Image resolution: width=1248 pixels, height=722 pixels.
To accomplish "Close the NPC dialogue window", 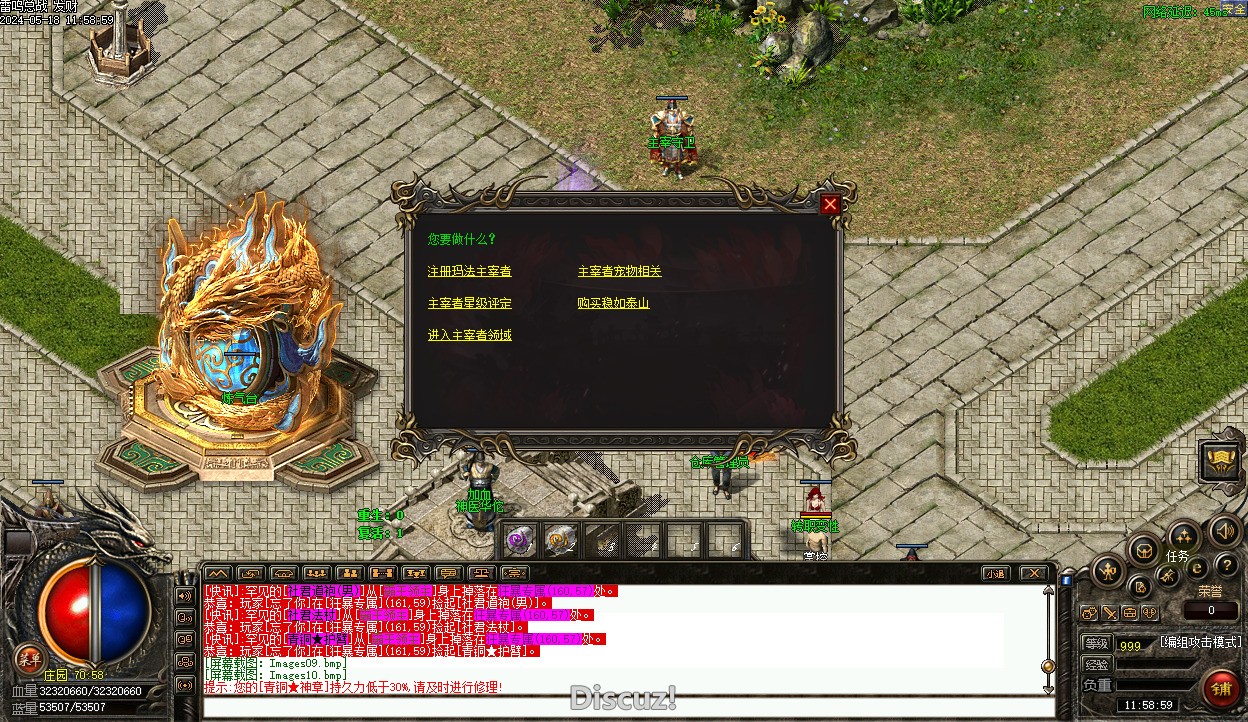I will click(830, 205).
